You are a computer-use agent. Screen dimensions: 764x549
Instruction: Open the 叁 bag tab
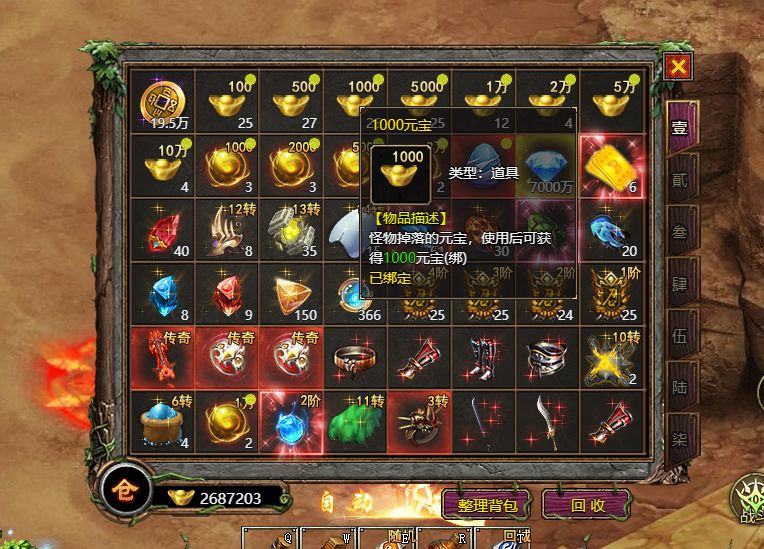click(x=680, y=231)
